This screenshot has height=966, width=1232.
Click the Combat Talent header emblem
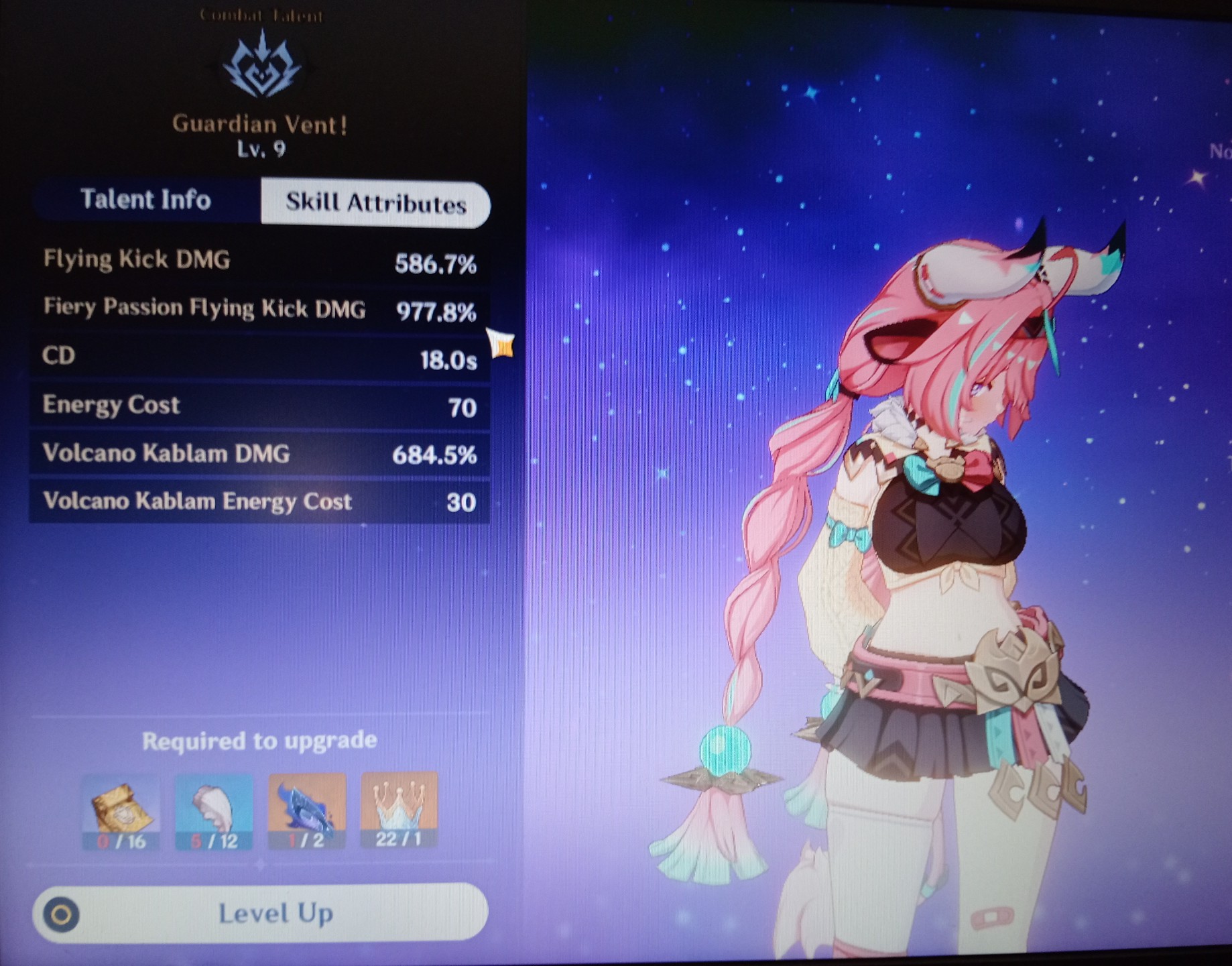point(261,17)
